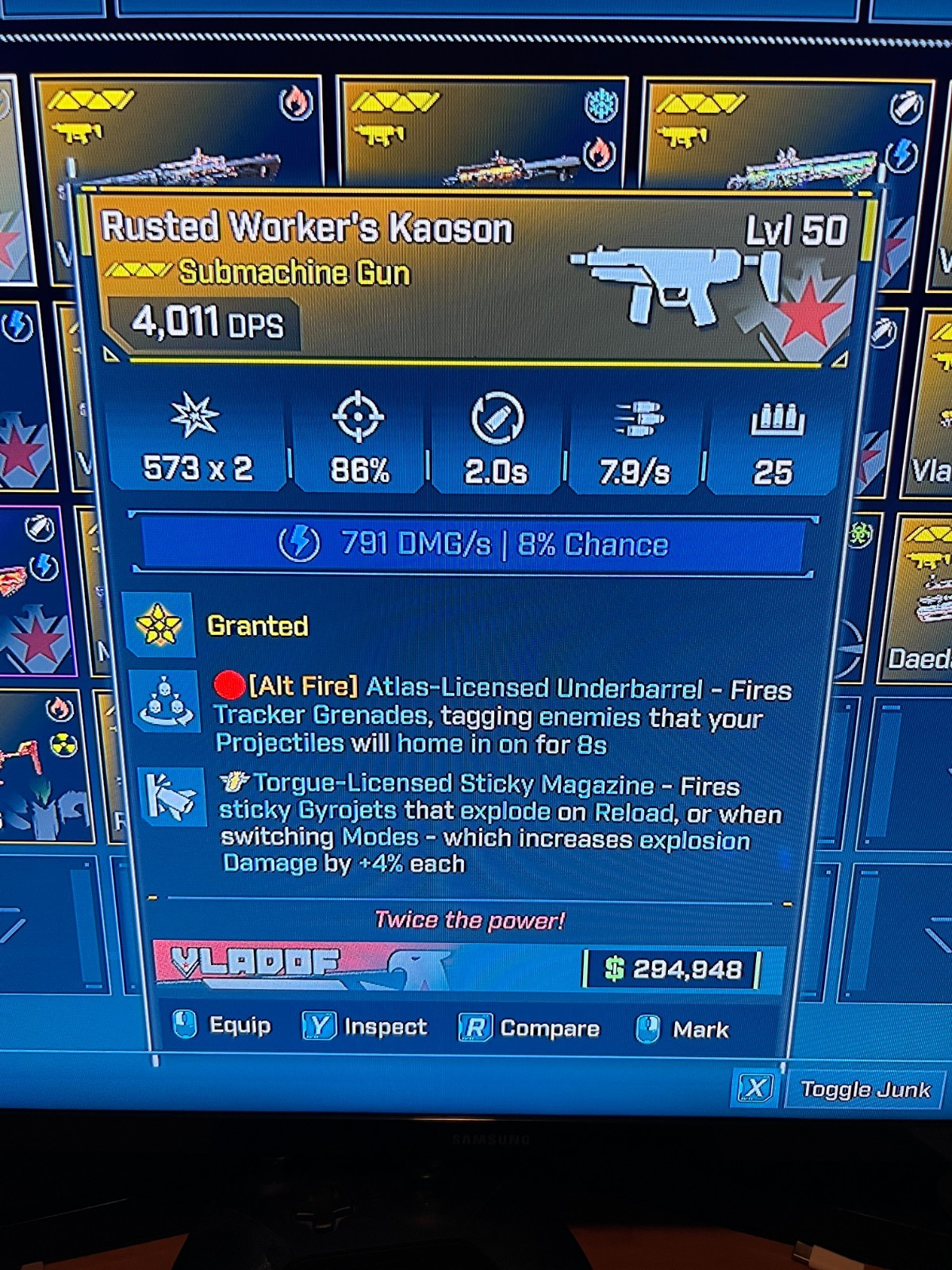Select the weapon slot with fire and radiation icons
The height and width of the screenshot is (1270, 952).
(x=44, y=766)
